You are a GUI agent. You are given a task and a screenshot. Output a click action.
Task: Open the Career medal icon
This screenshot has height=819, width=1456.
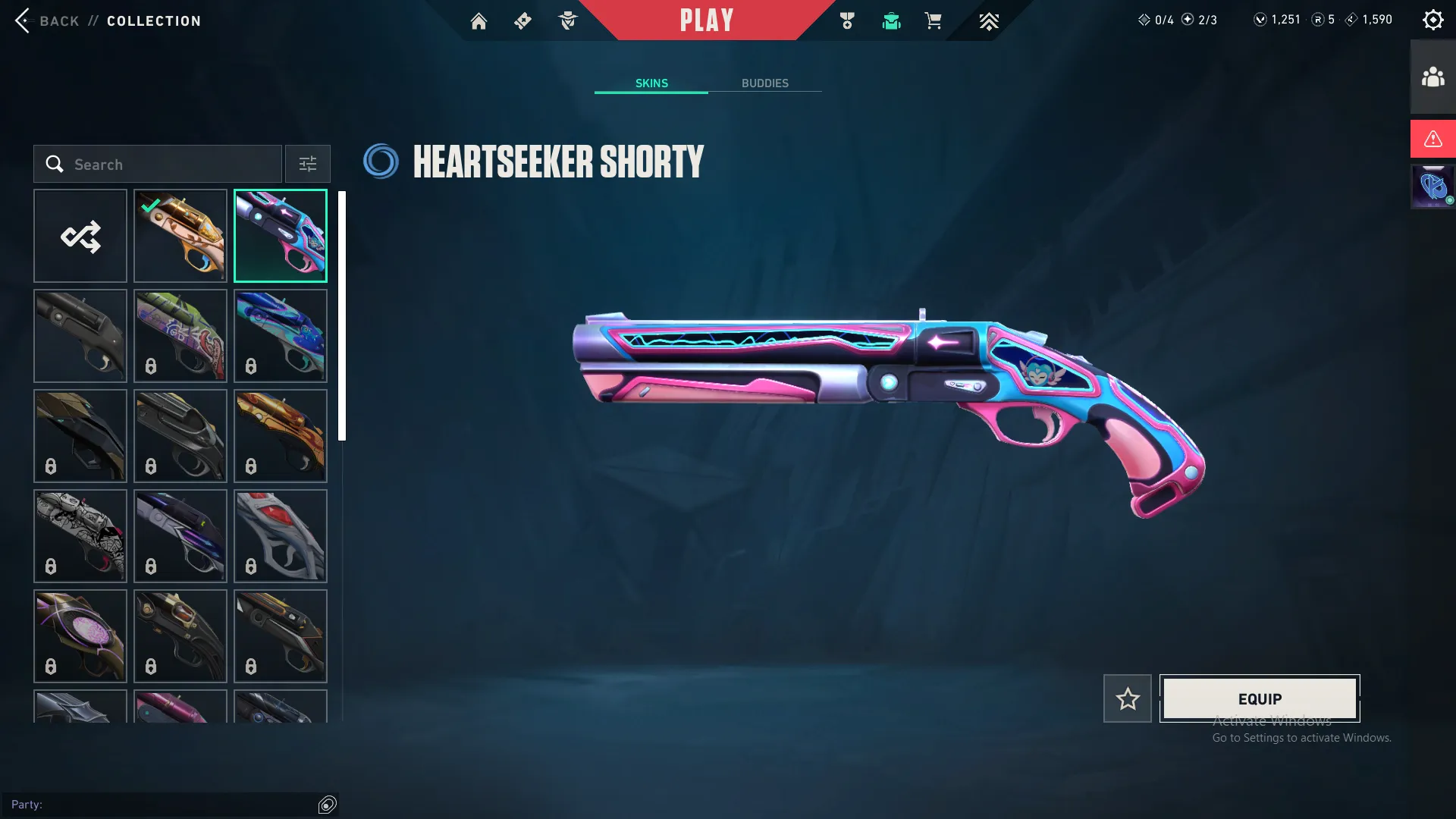pos(847,20)
